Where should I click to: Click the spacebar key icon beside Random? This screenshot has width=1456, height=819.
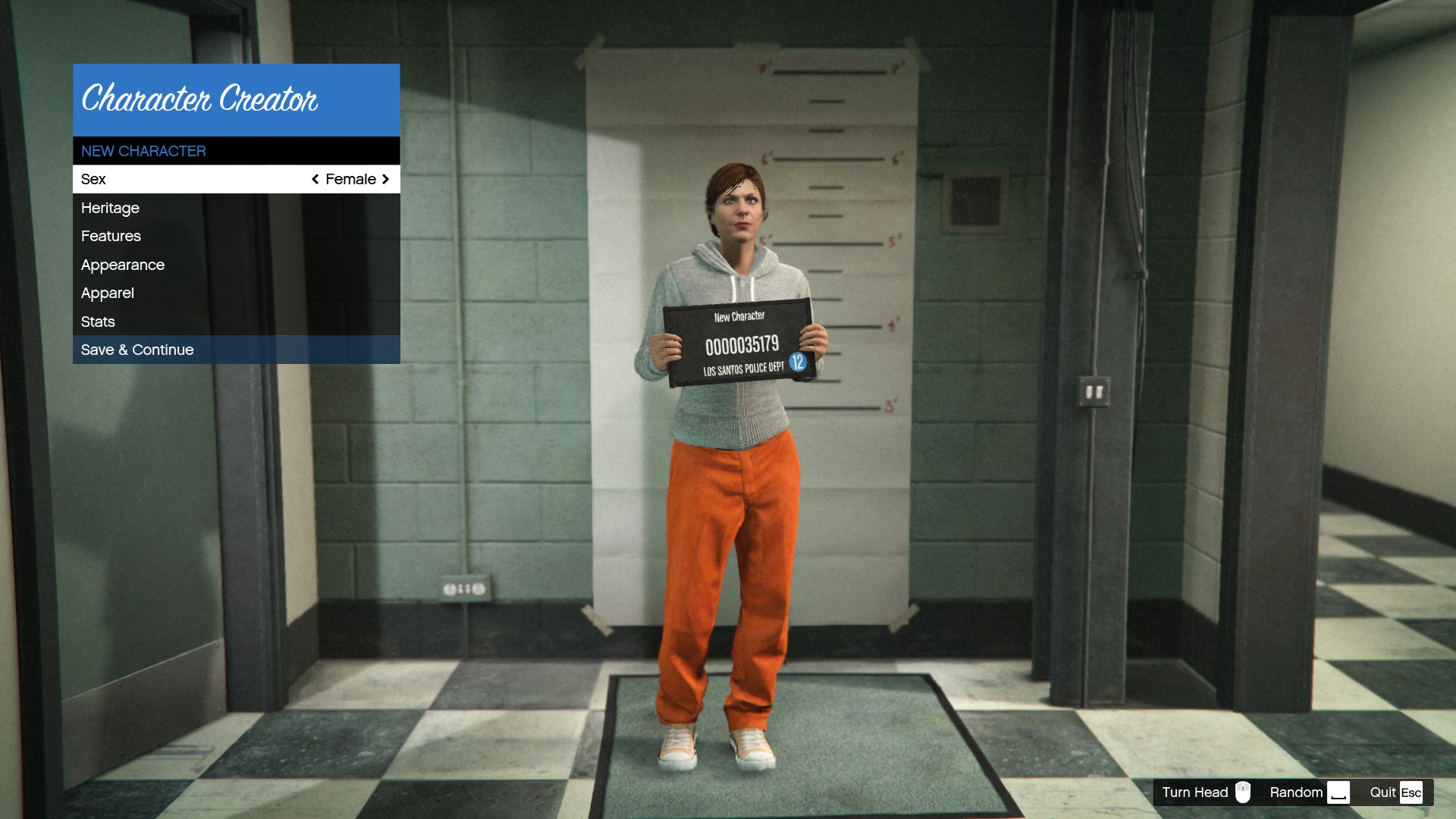(1339, 792)
